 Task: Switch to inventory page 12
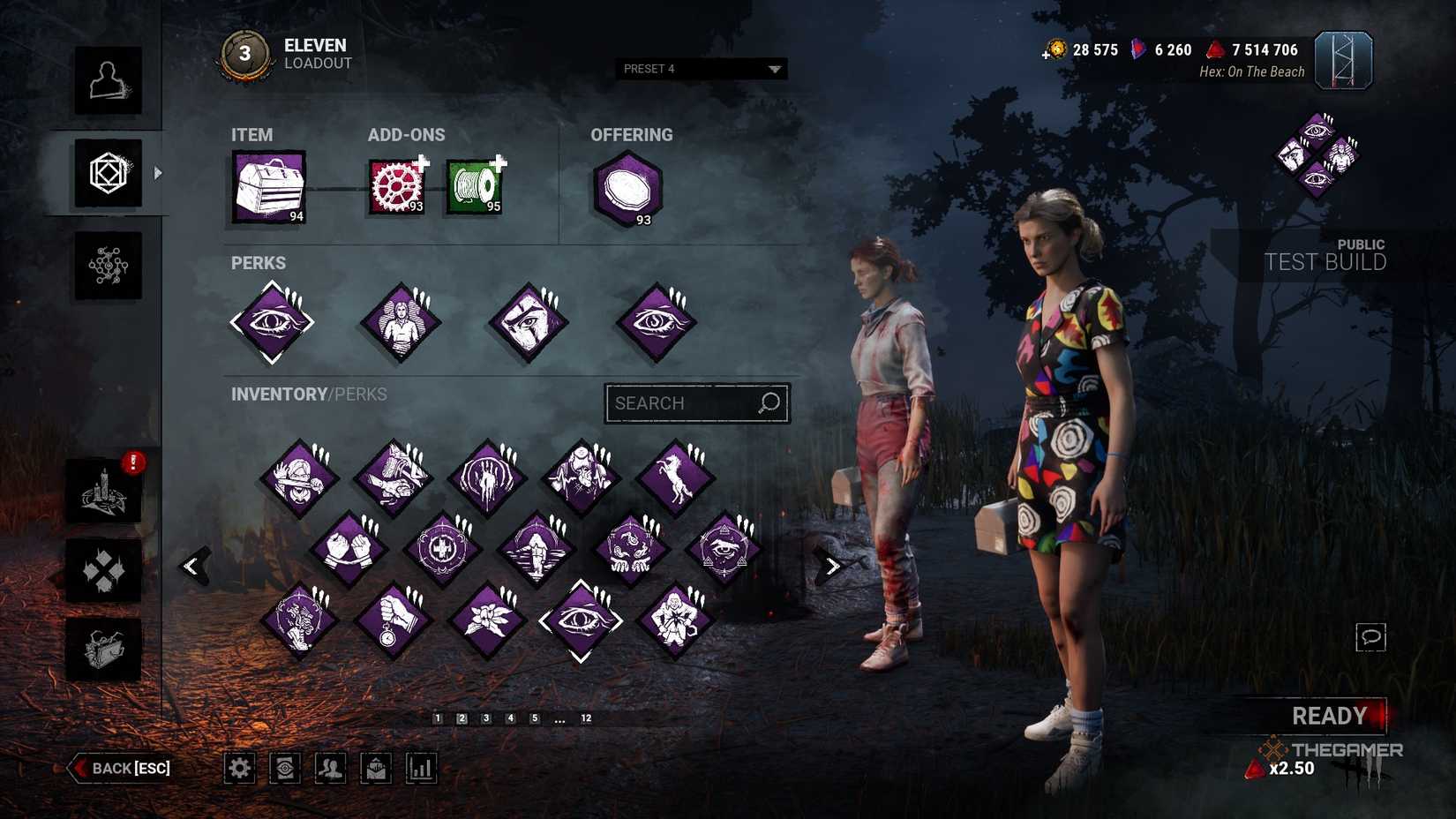point(586,718)
